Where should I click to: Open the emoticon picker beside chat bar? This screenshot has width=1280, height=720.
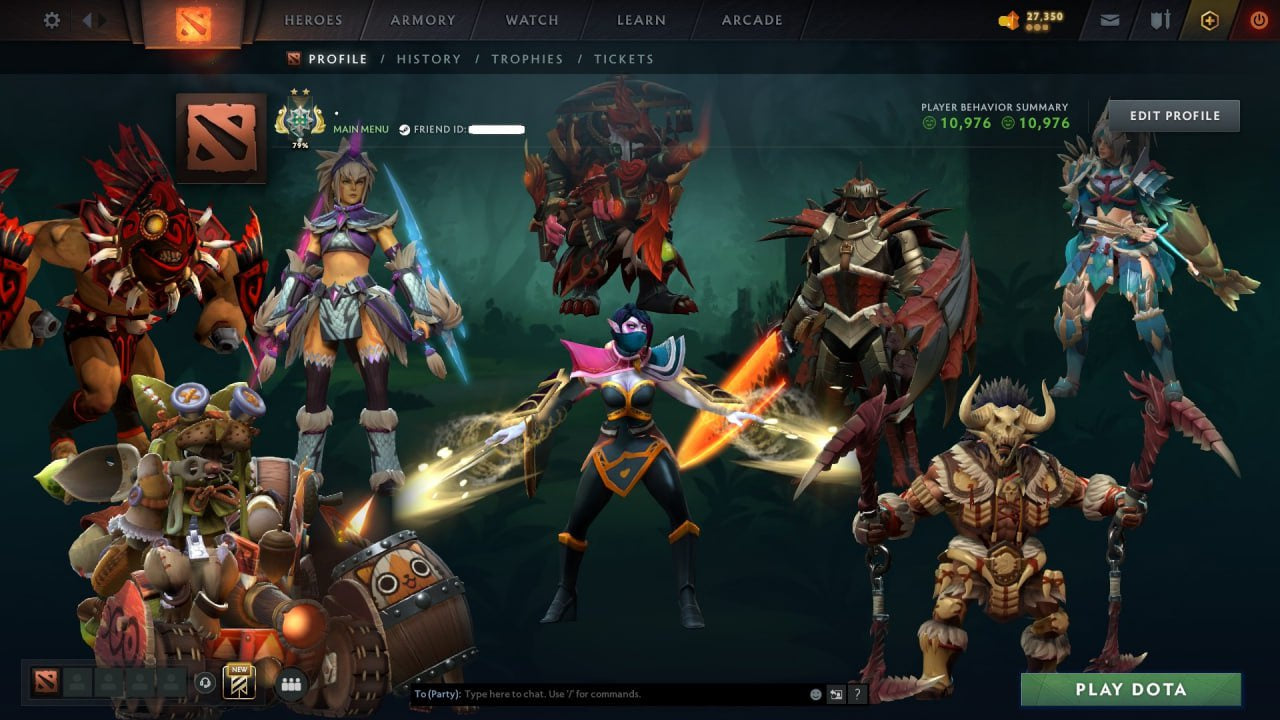[815, 693]
